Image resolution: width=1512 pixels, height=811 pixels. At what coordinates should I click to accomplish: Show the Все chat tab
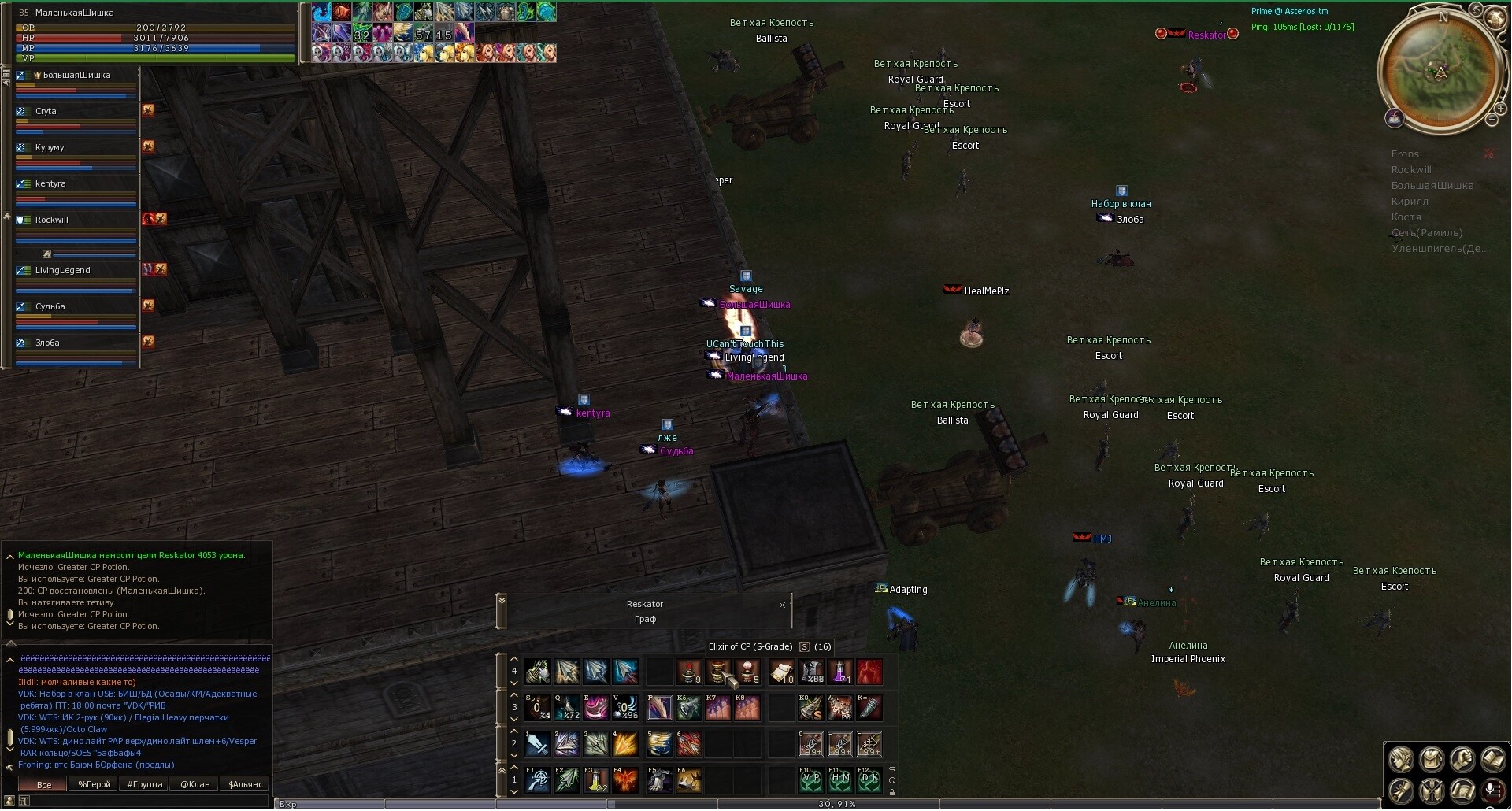44,784
